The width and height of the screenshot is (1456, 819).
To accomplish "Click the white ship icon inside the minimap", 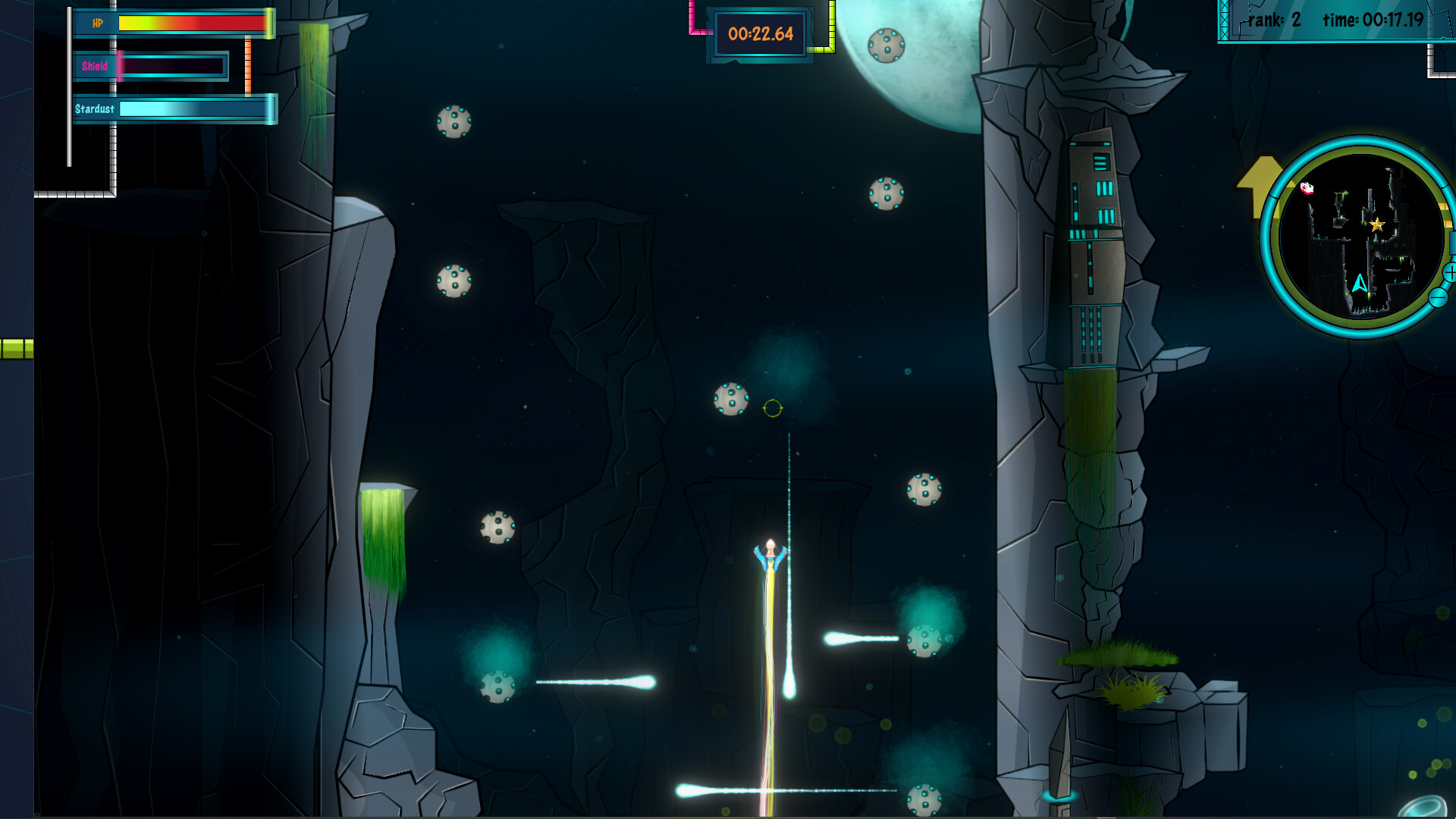I will [1307, 188].
